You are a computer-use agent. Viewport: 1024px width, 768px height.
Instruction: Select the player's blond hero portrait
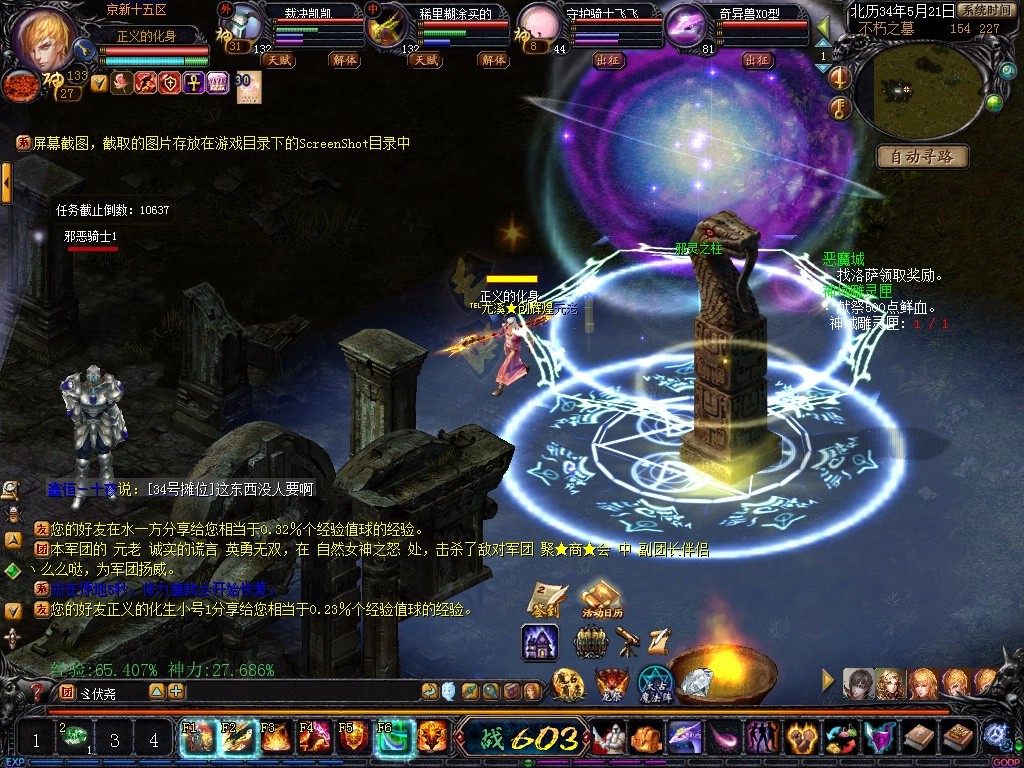[45, 38]
